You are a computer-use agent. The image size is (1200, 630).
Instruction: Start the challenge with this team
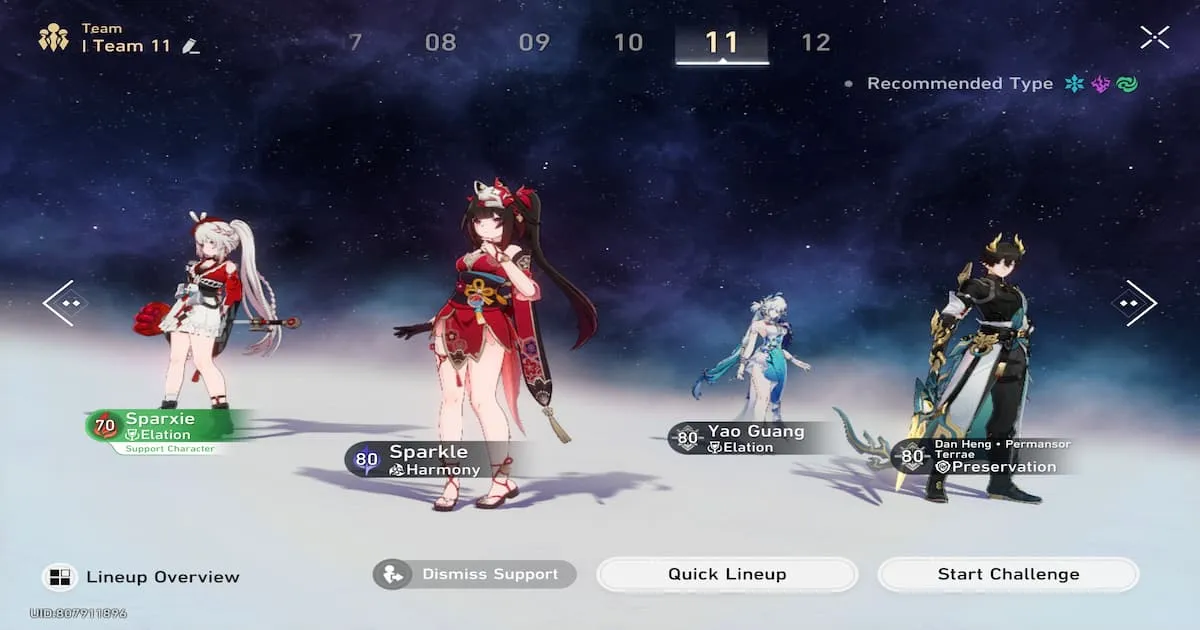(x=1008, y=574)
